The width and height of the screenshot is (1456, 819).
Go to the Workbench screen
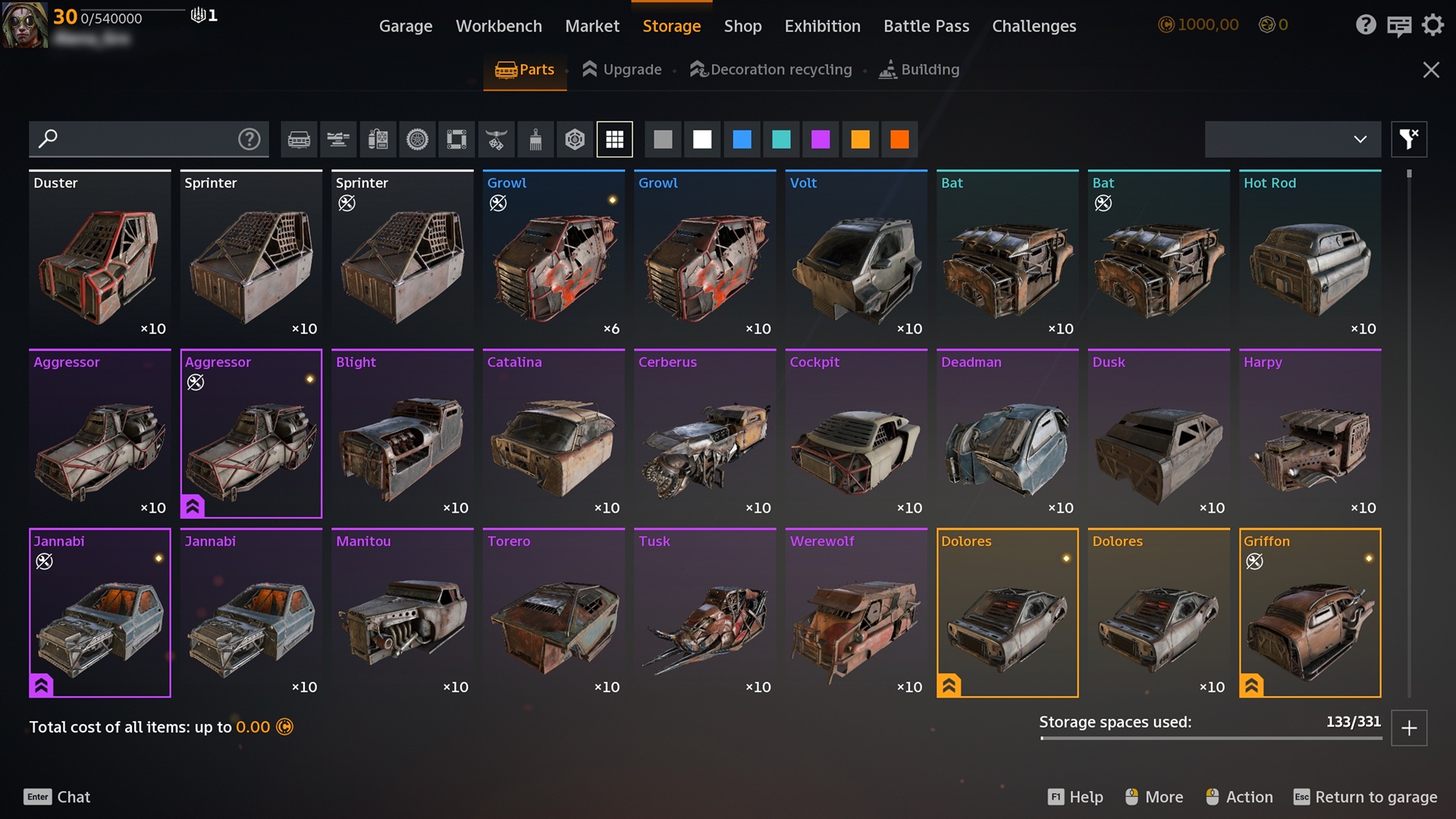(498, 26)
